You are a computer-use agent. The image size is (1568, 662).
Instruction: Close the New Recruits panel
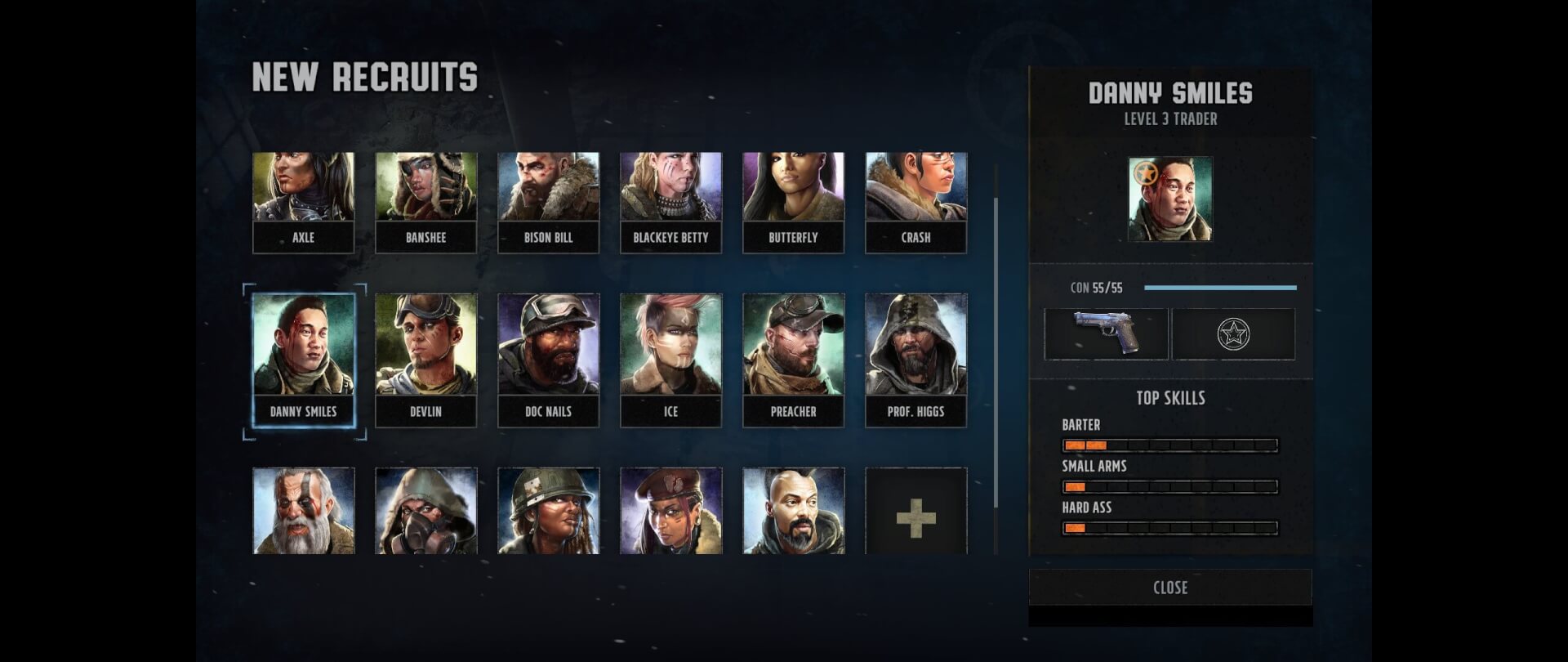click(x=1169, y=588)
